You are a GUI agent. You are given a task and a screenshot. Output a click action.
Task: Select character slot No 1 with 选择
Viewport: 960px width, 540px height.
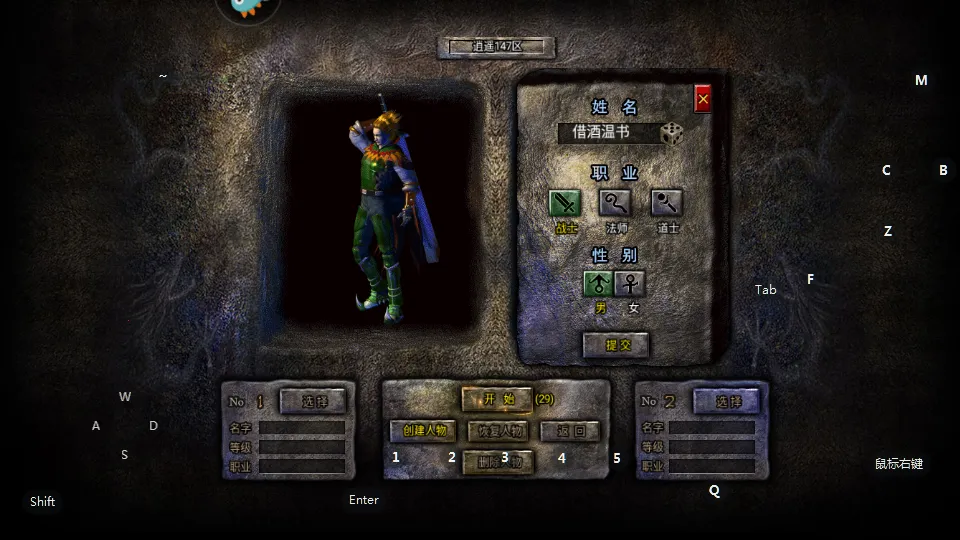[313, 401]
